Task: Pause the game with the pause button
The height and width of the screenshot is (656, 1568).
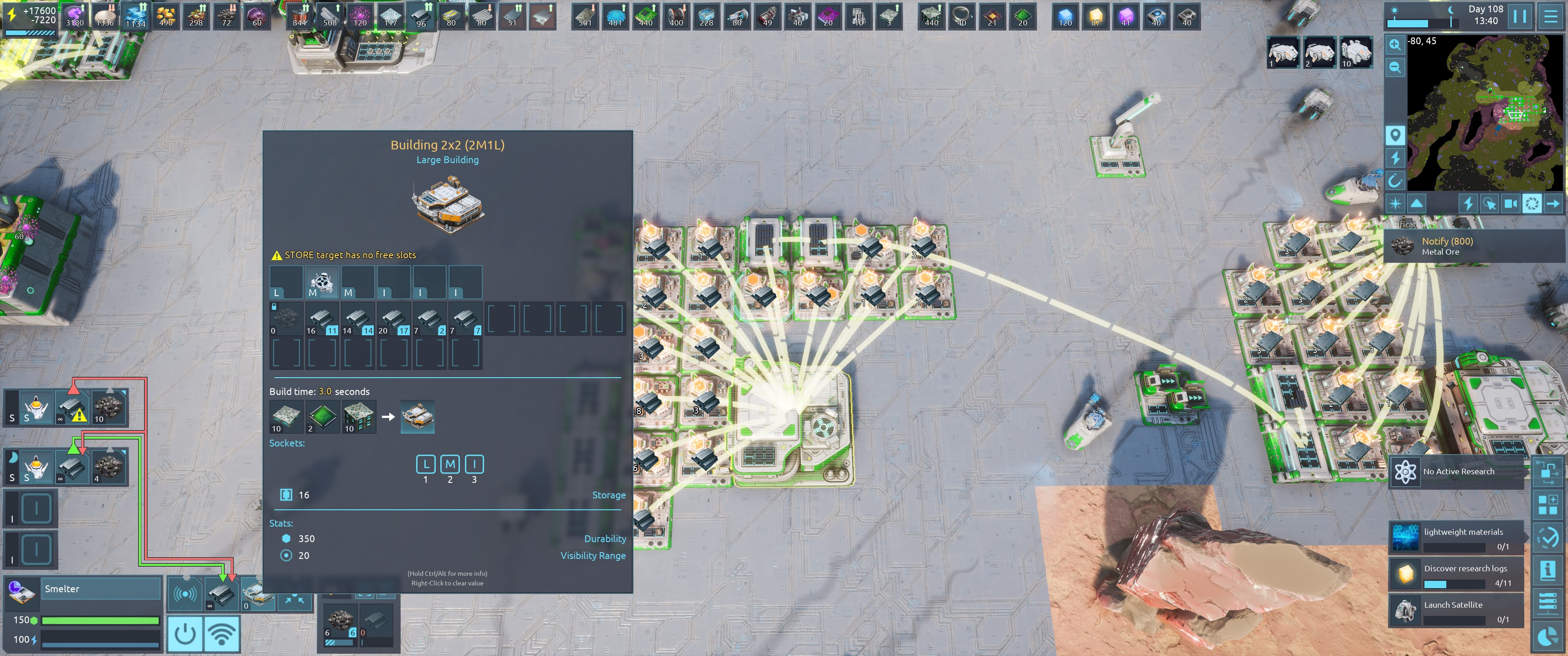Action: (1519, 16)
